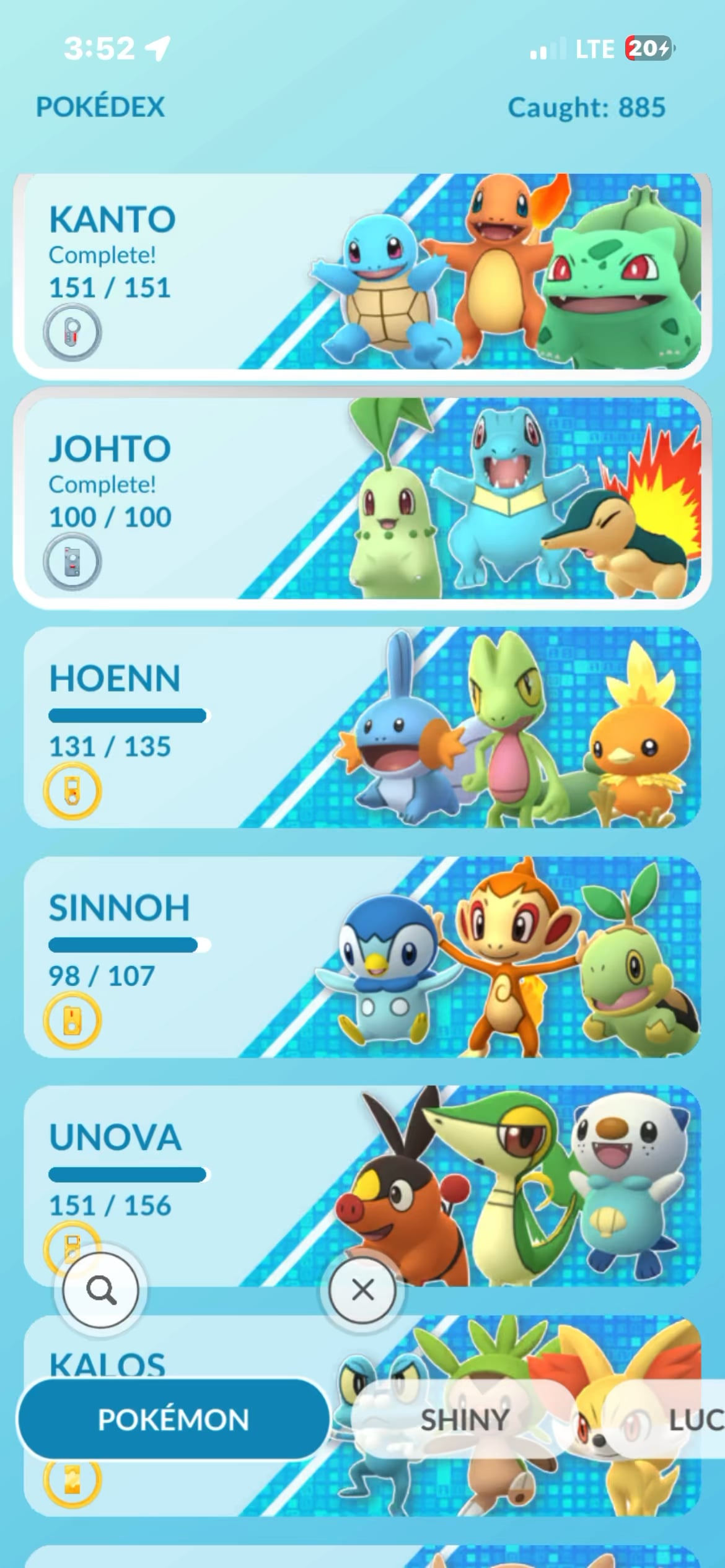725x1568 pixels.
Task: Tap the Hoenn gold medal badge
Action: (72, 791)
